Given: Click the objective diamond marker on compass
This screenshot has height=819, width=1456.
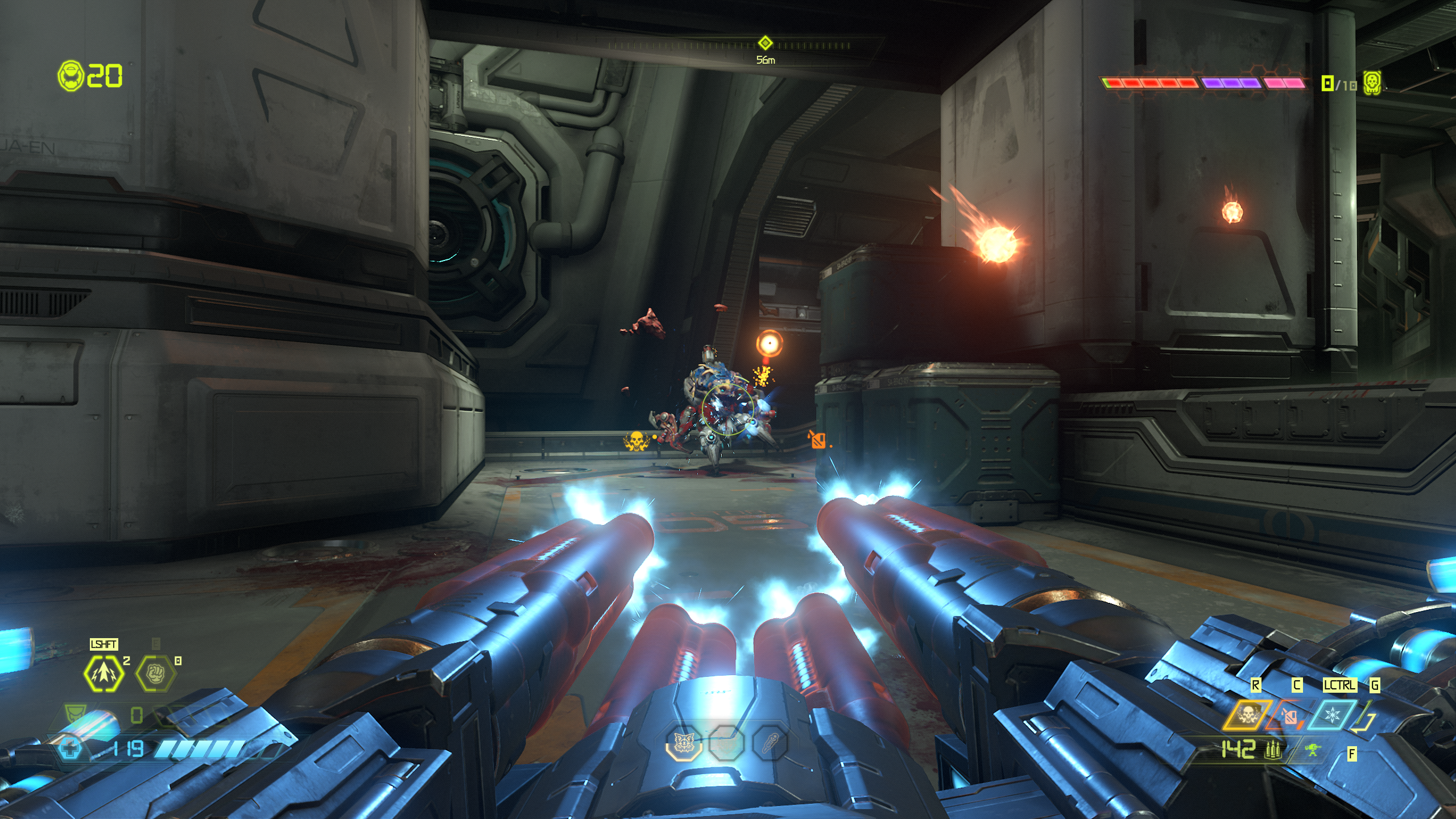Looking at the screenshot, I should (x=765, y=43).
